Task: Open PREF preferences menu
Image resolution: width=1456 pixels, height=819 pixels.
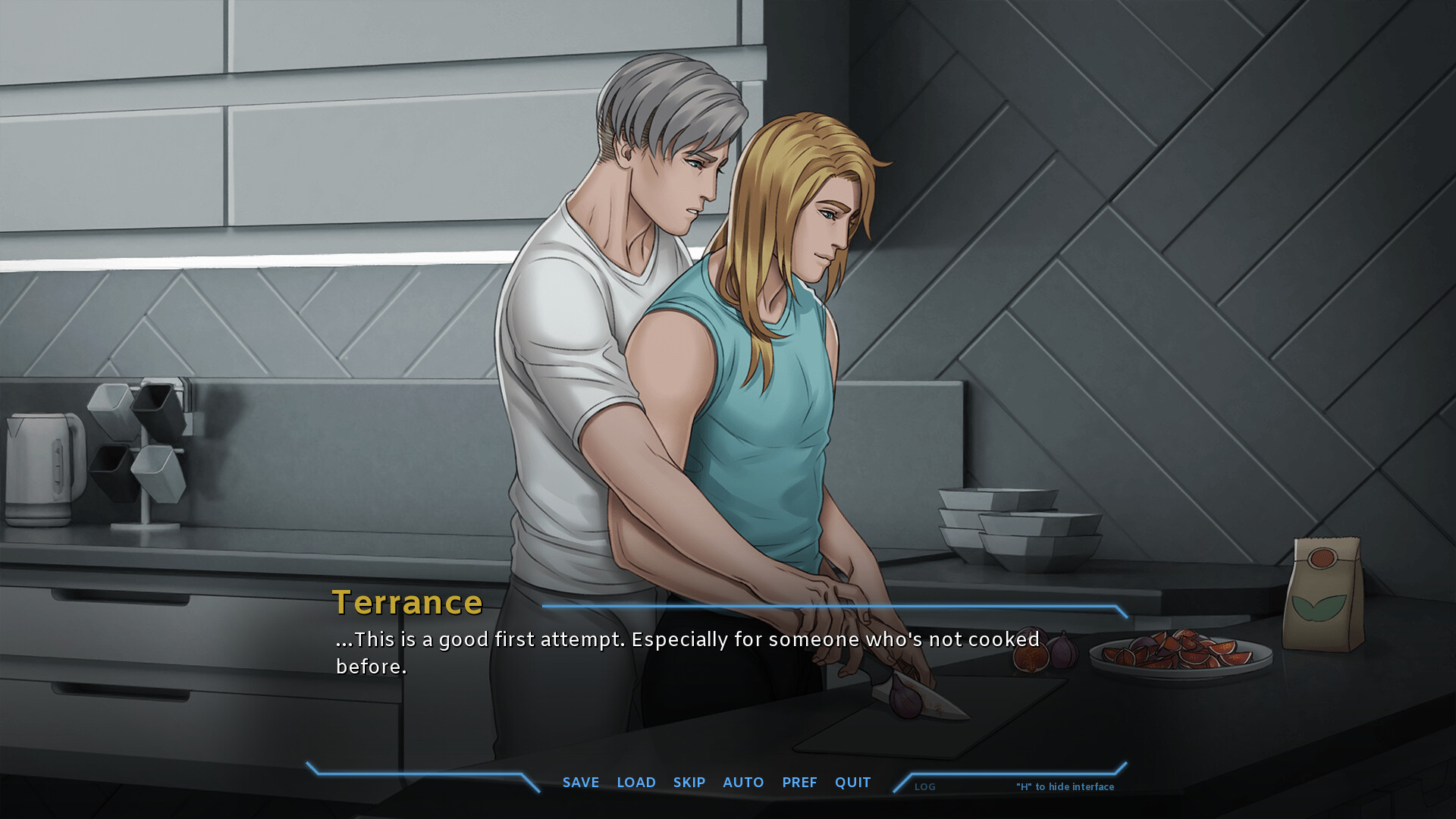Action: pyautogui.click(x=799, y=782)
